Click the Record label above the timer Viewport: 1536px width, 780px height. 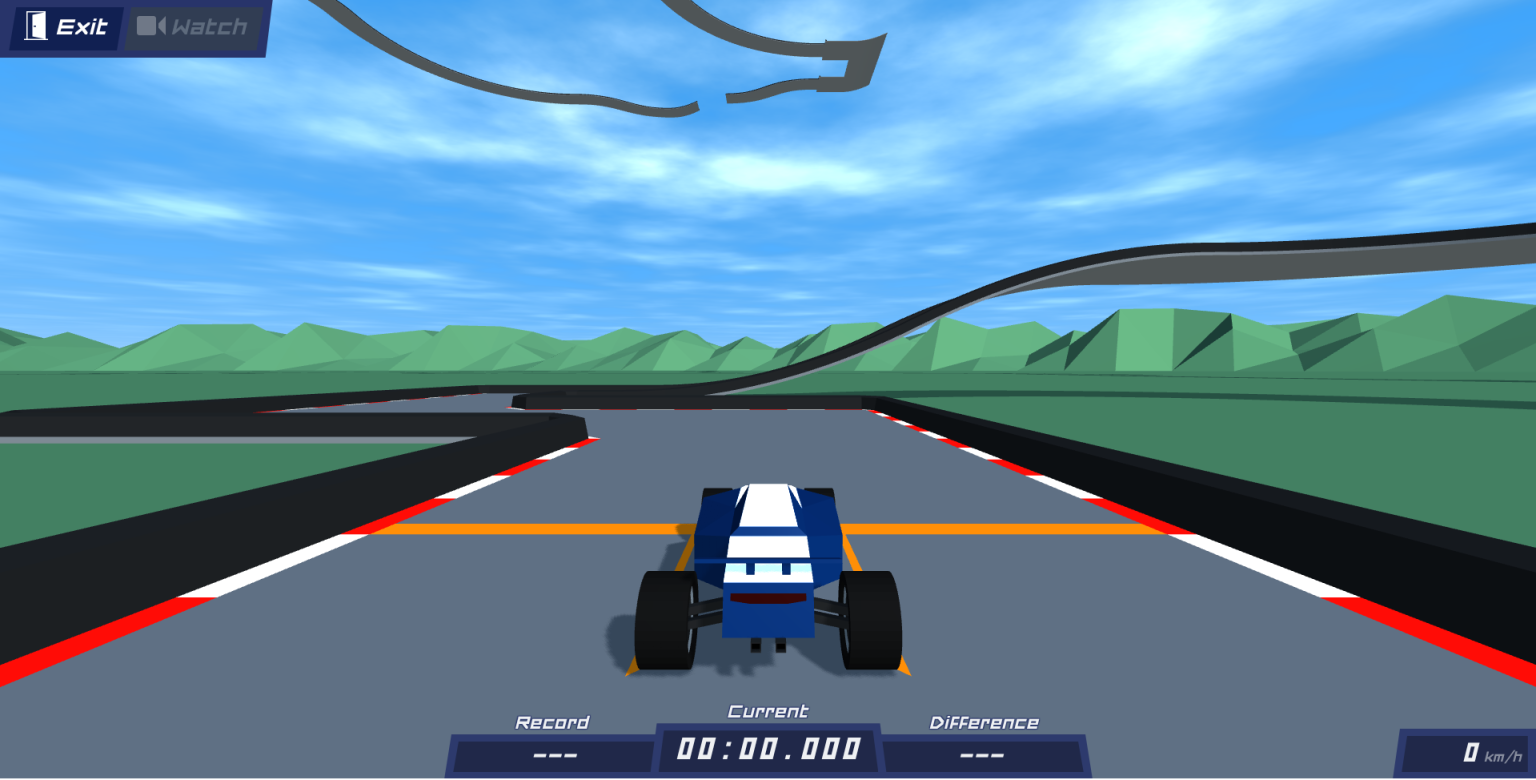coord(552,721)
